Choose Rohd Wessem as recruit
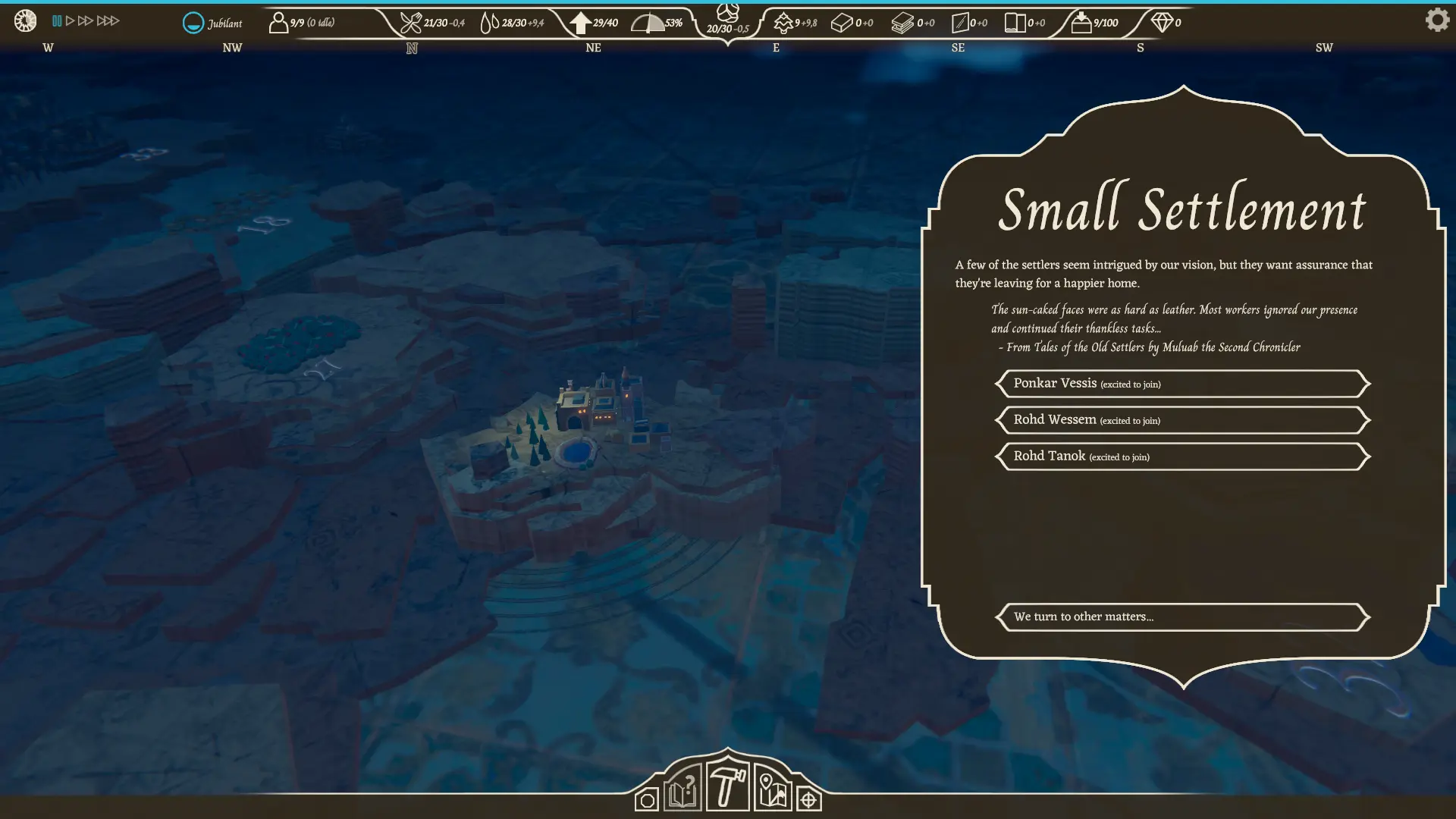 point(1182,420)
